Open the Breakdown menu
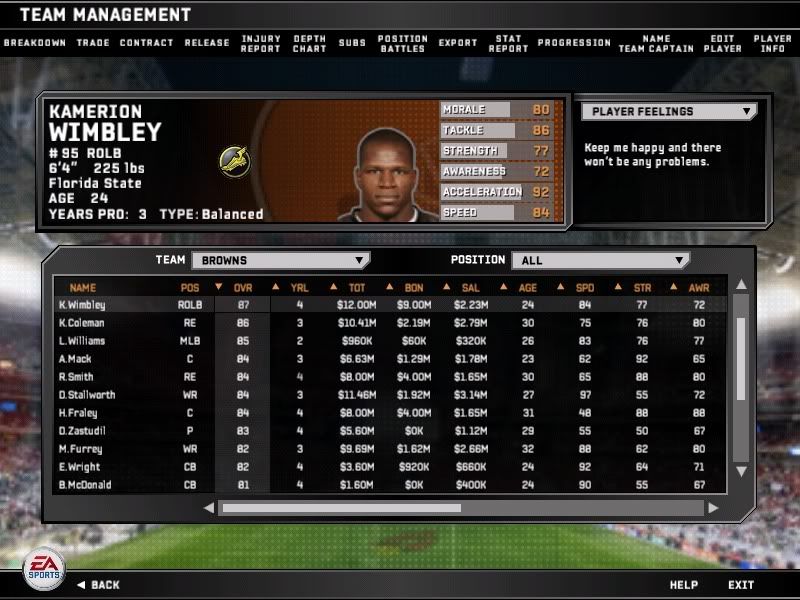This screenshot has width=800, height=600. click(x=34, y=43)
